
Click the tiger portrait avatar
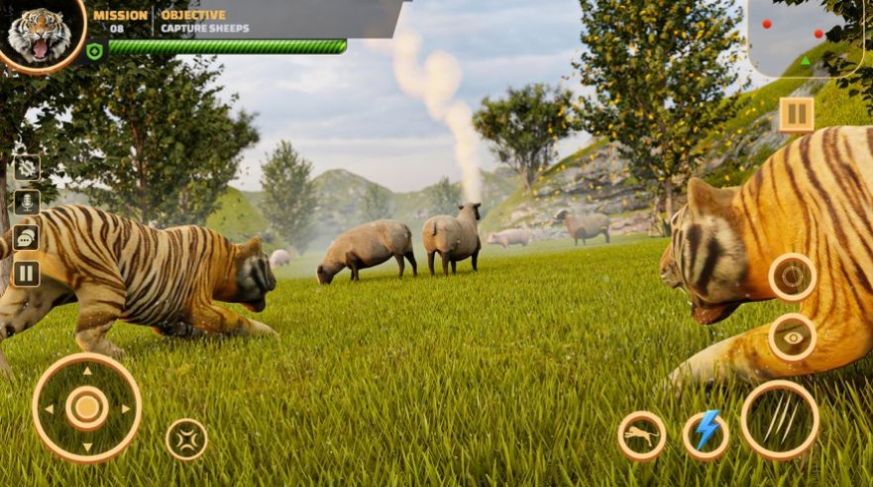[39, 33]
